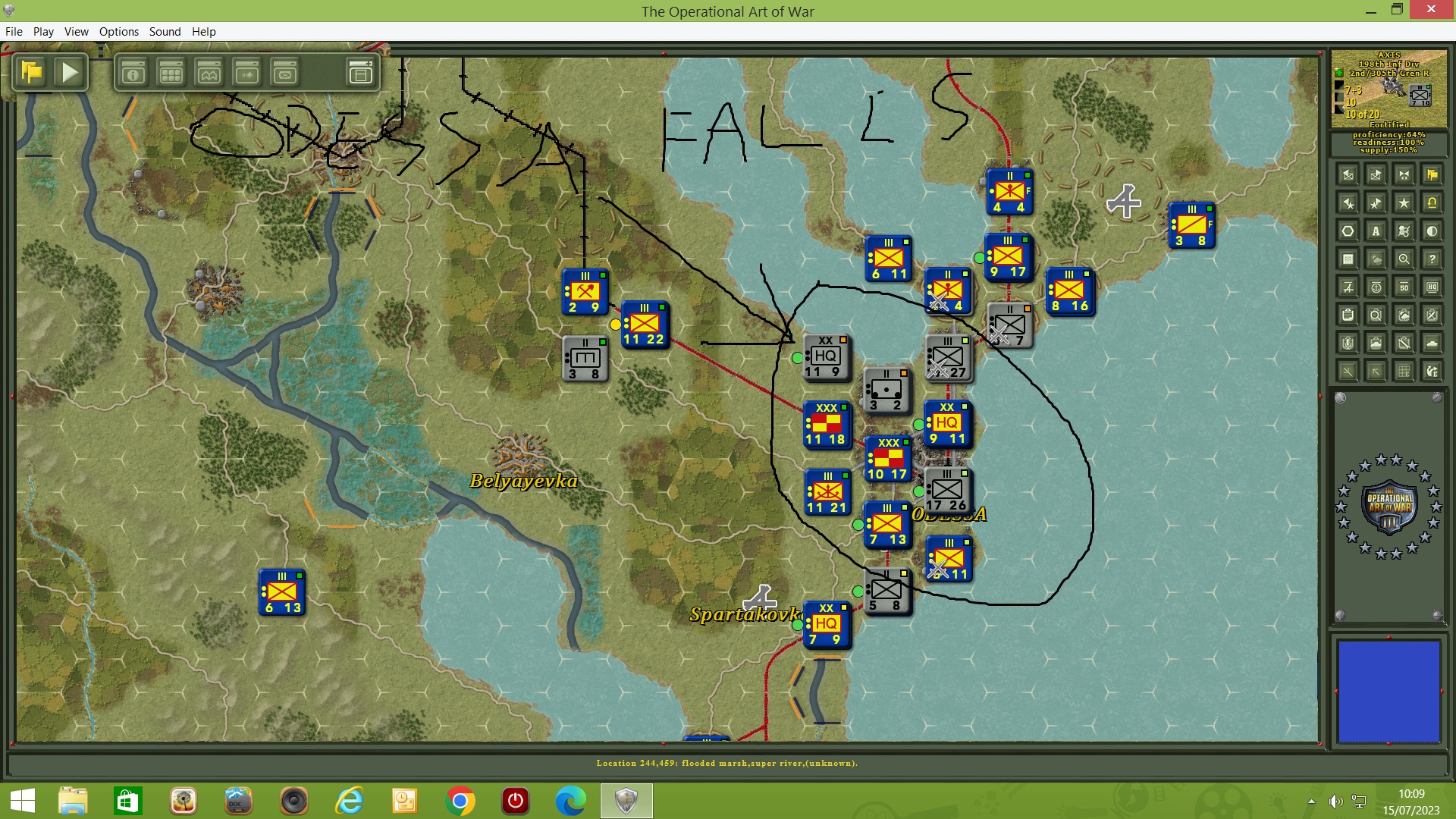Toggle contrast with the half-circle icon
1456x819 pixels.
pos(1432,231)
